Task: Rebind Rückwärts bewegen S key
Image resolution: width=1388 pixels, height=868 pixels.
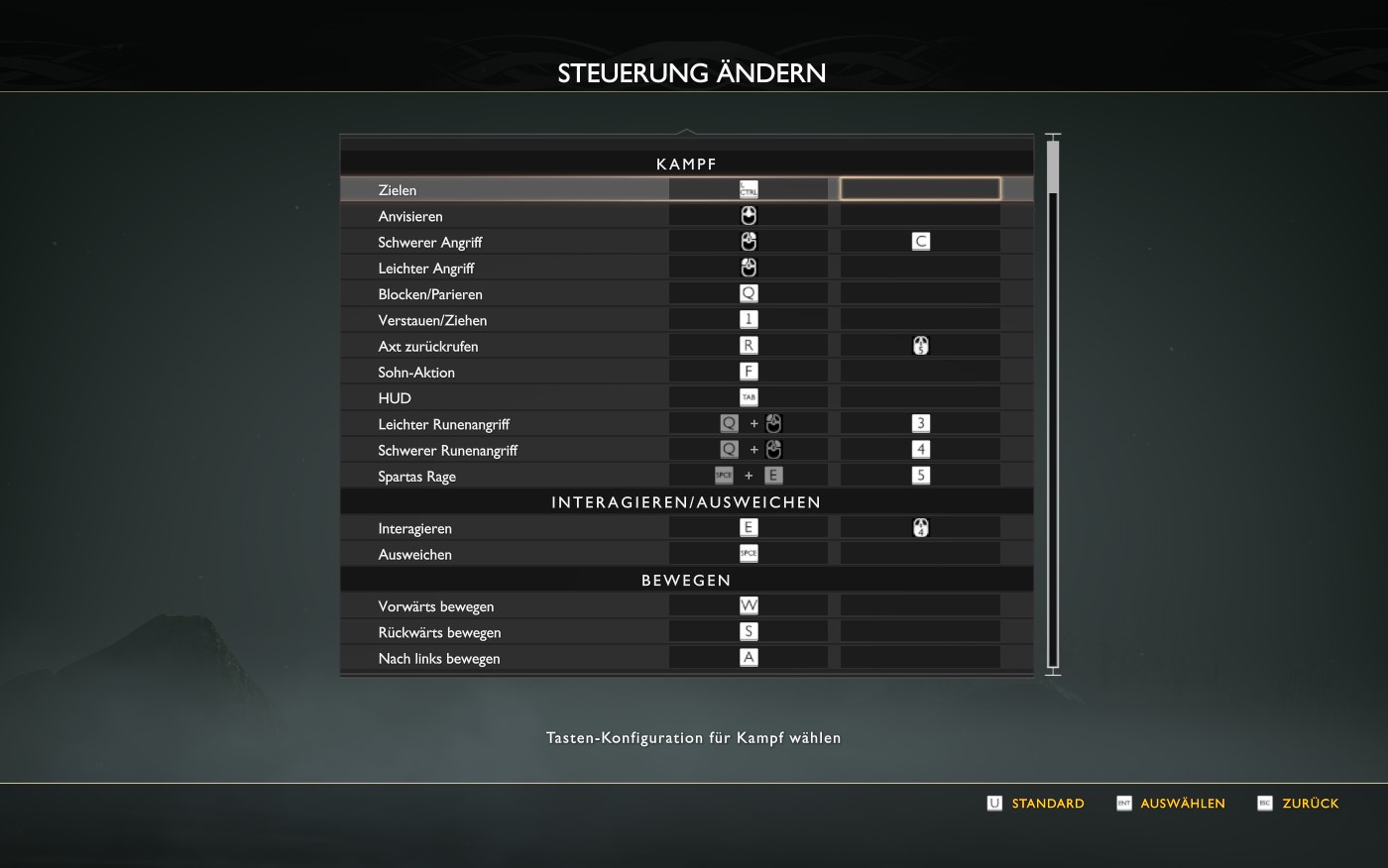Action: pos(749,632)
